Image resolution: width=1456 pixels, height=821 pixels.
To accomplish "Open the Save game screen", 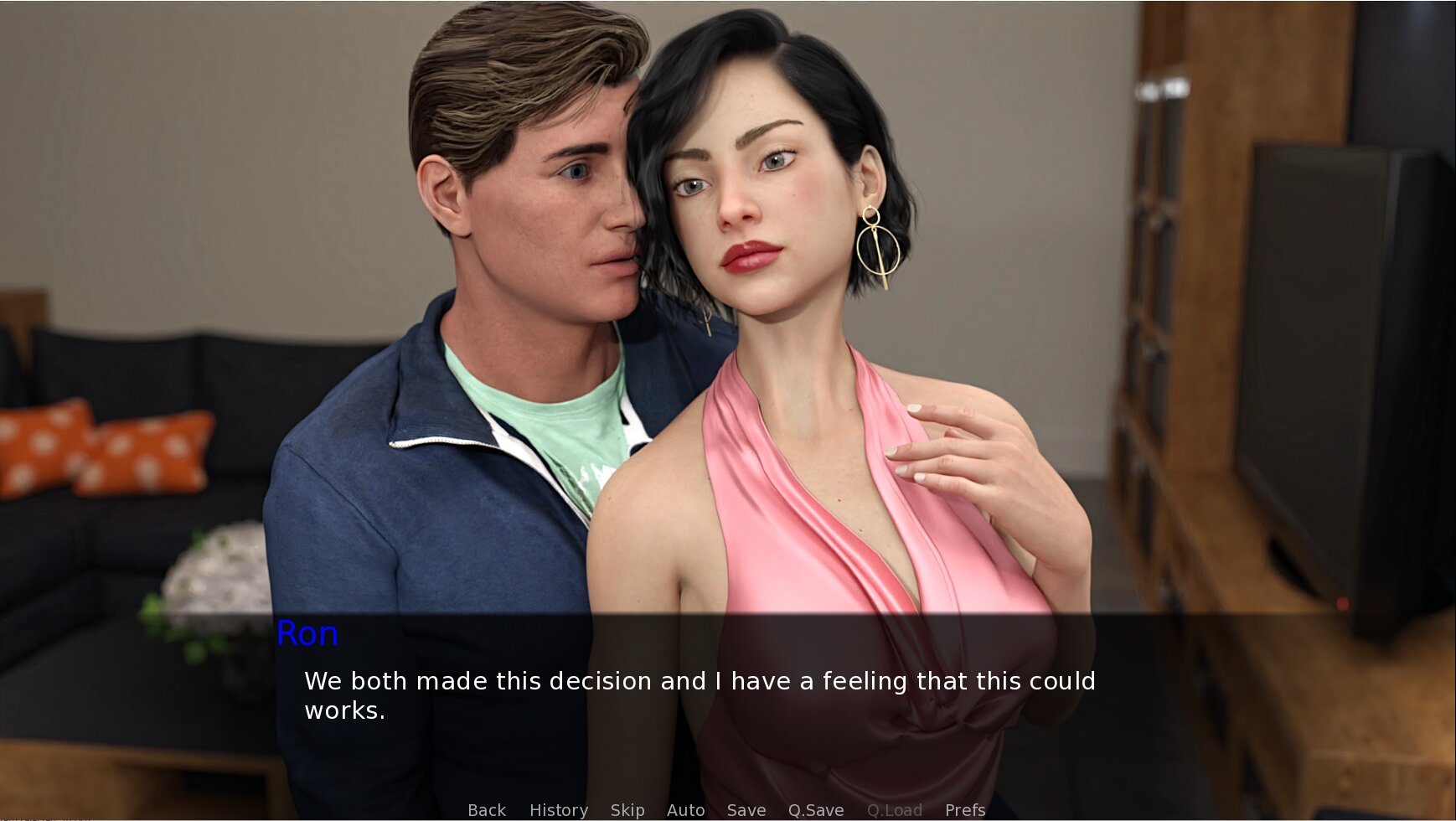I will [746, 810].
